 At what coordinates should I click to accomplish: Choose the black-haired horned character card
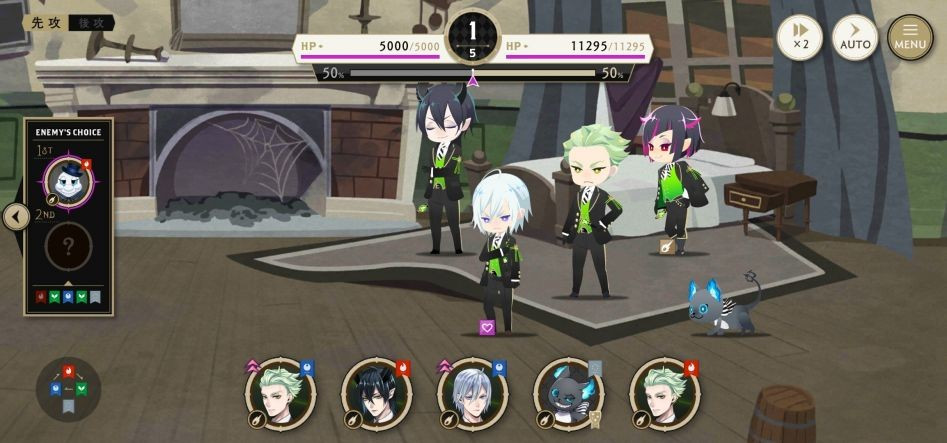tap(377, 393)
